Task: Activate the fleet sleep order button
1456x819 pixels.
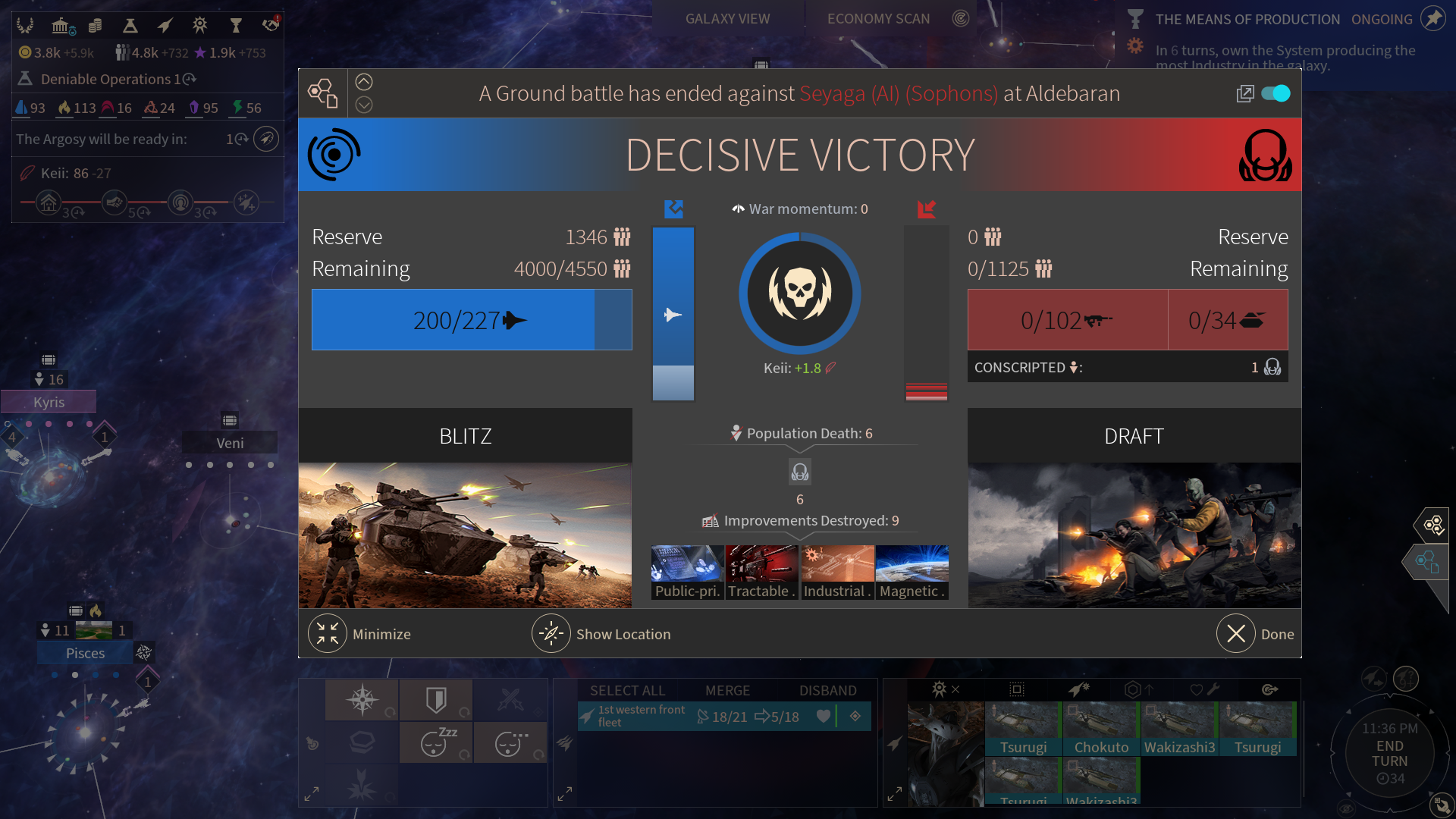Action: pyautogui.click(x=435, y=742)
